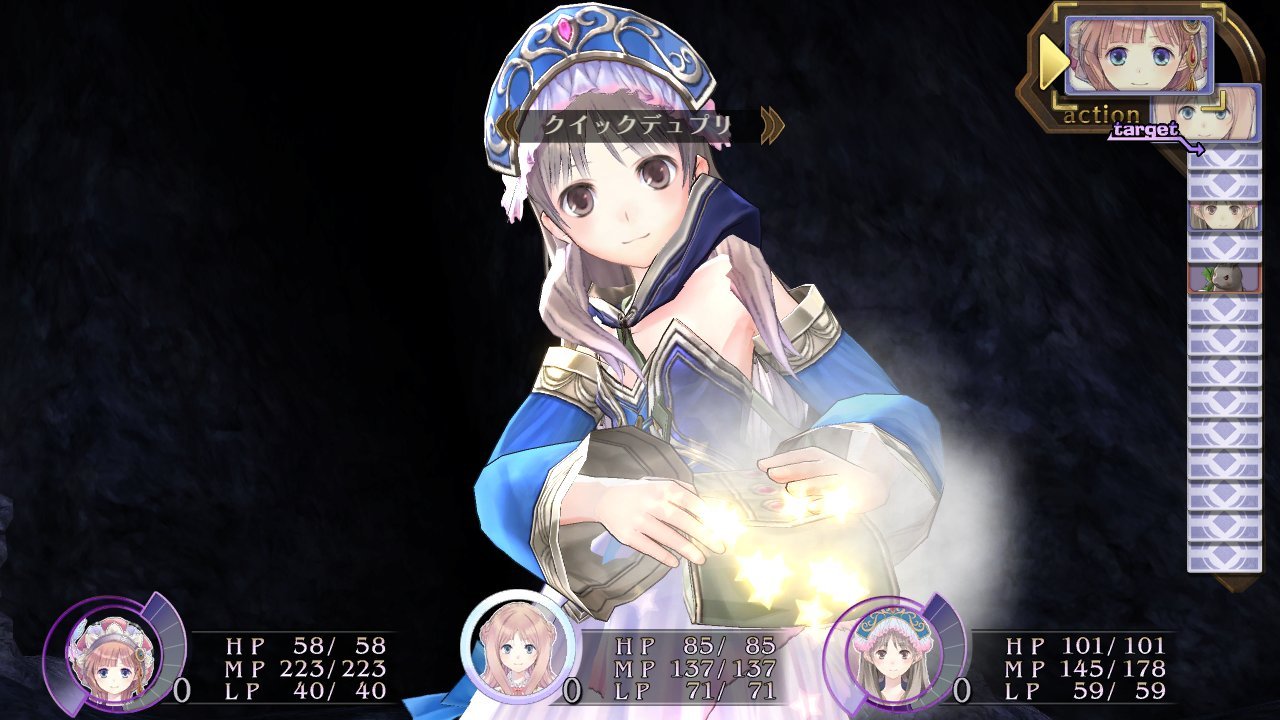
Task: Expand the クイックデュプリ skill banner
Action: (x=640, y=123)
